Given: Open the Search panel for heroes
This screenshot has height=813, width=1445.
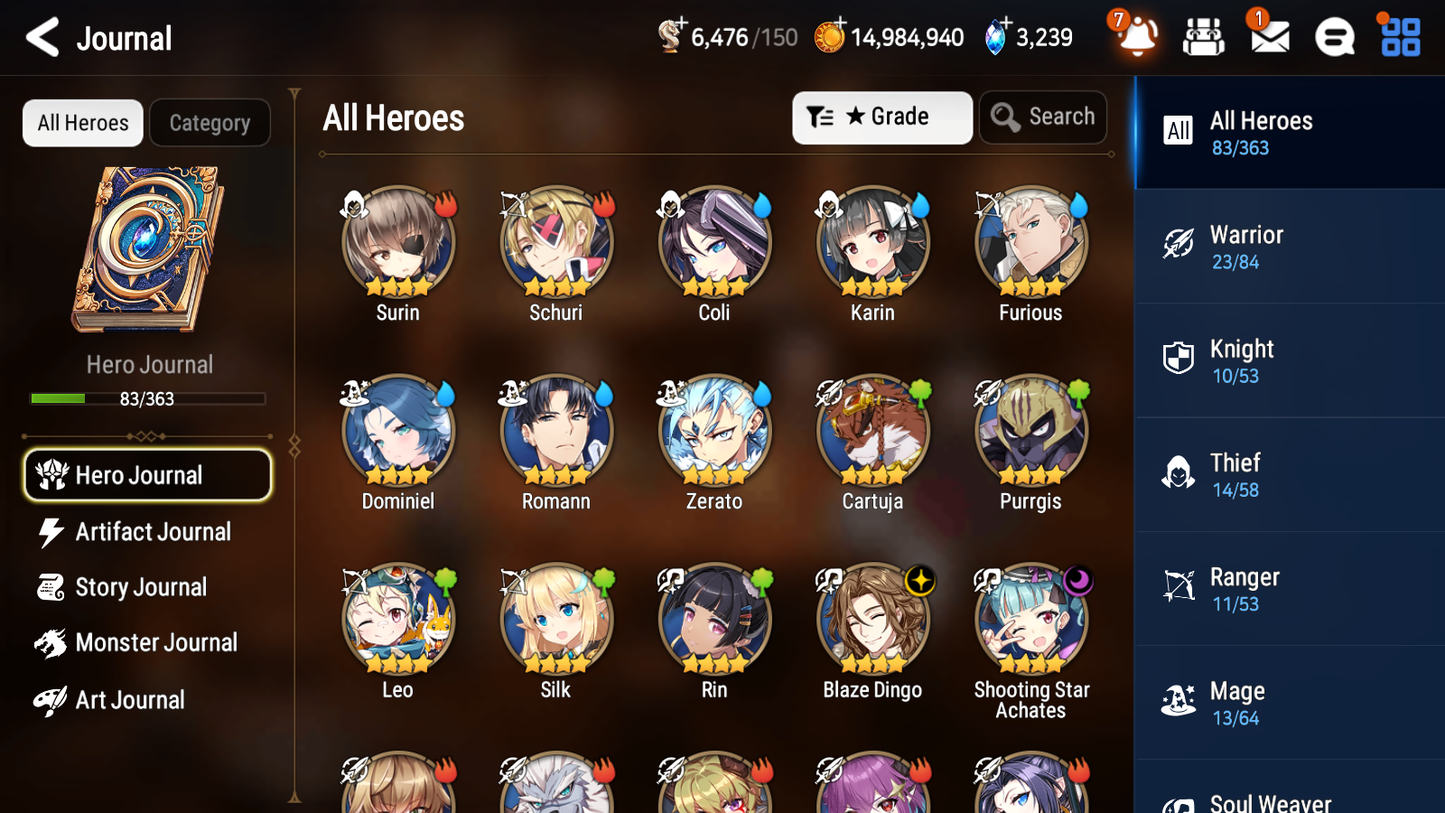Looking at the screenshot, I should tap(1043, 117).
